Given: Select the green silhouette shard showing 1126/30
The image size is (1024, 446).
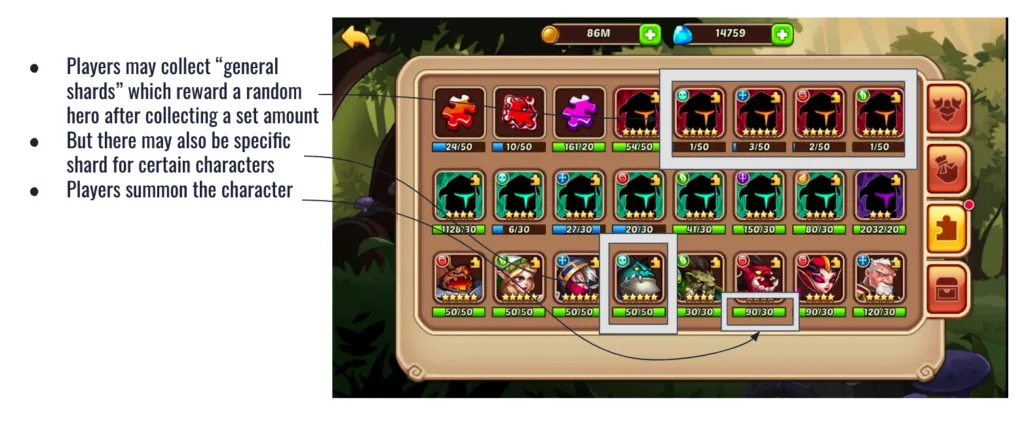Looking at the screenshot, I should point(459,195).
